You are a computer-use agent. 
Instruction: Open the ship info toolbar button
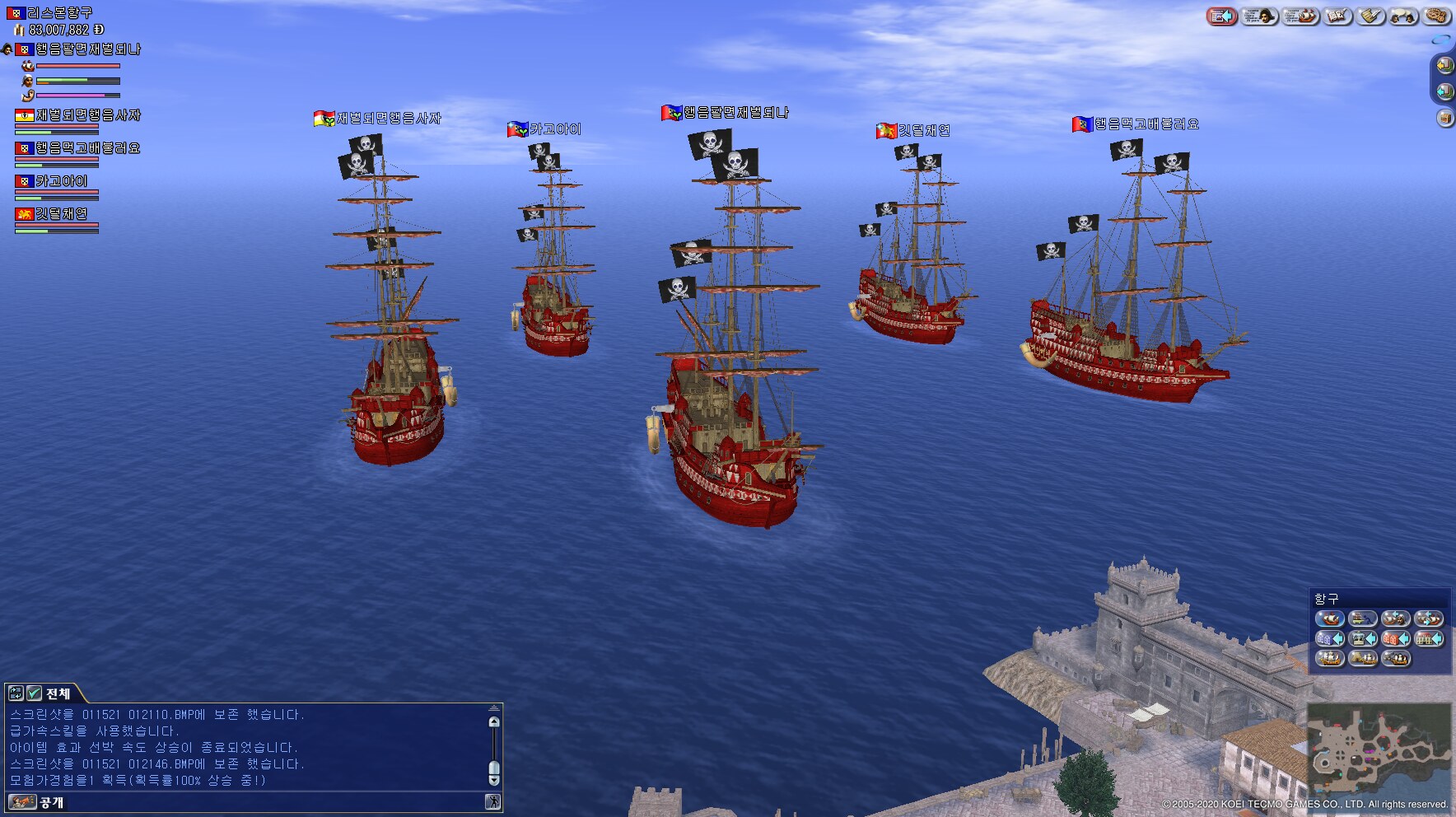pos(1300,16)
